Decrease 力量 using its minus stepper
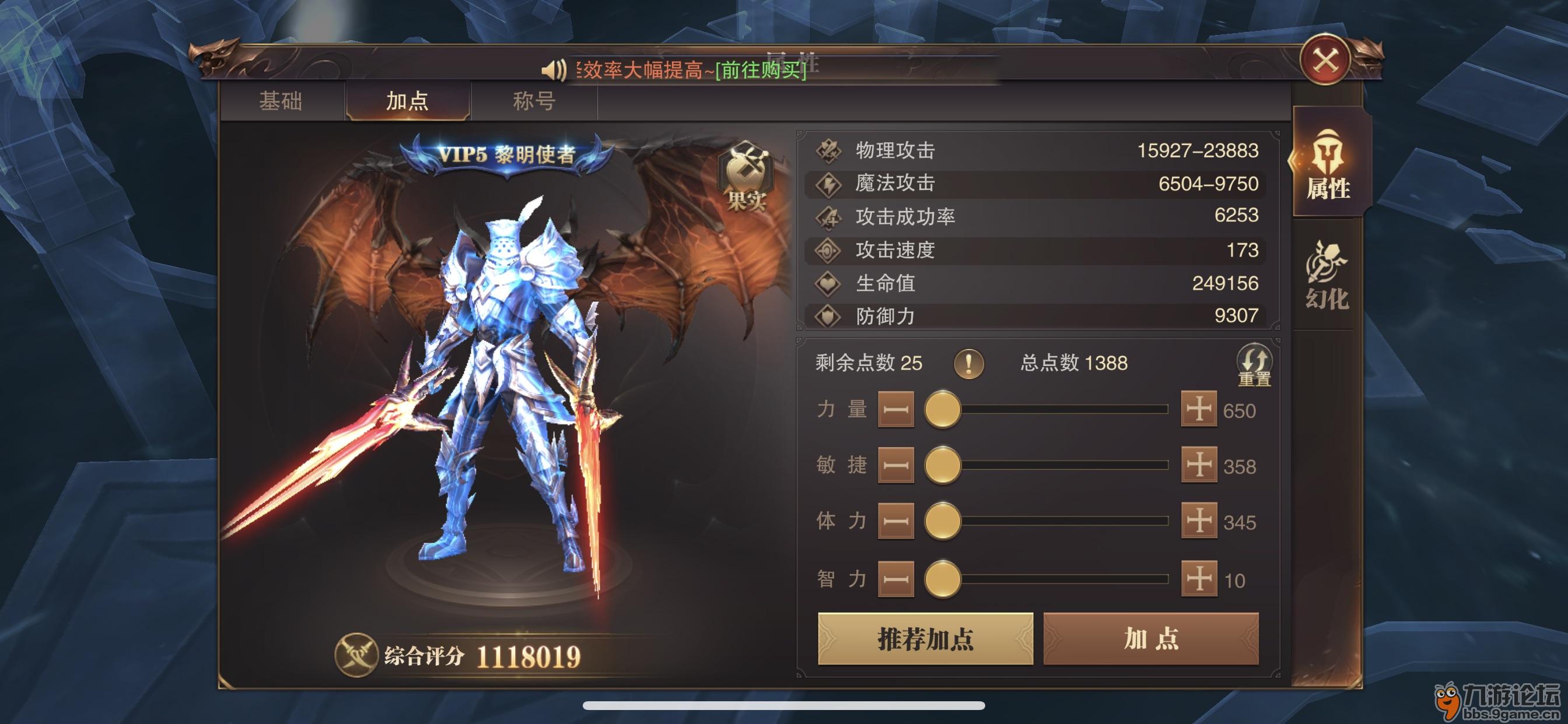Screen dimensions: 1568x724 [x=895, y=409]
